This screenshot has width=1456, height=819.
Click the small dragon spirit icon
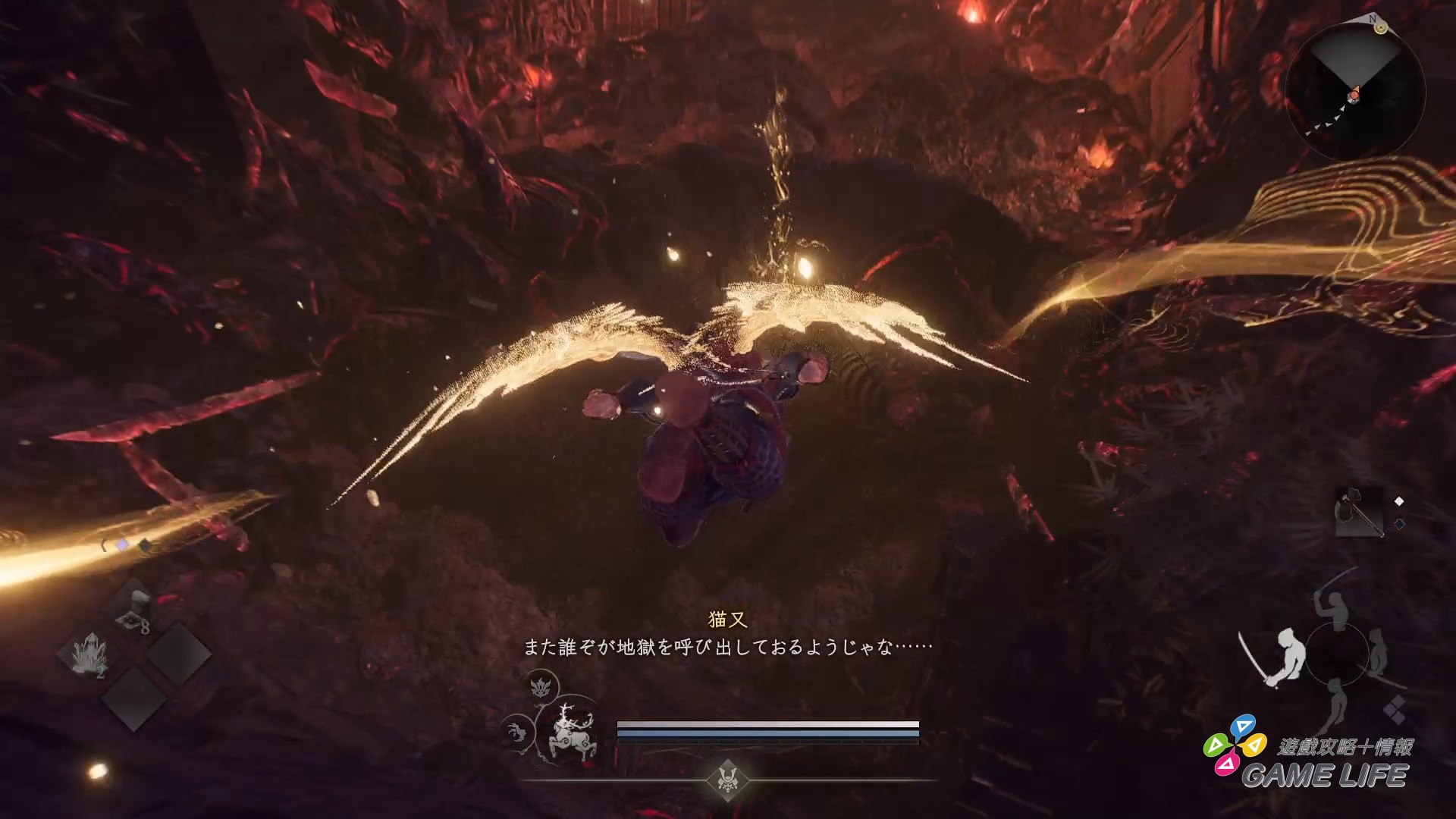[541, 686]
